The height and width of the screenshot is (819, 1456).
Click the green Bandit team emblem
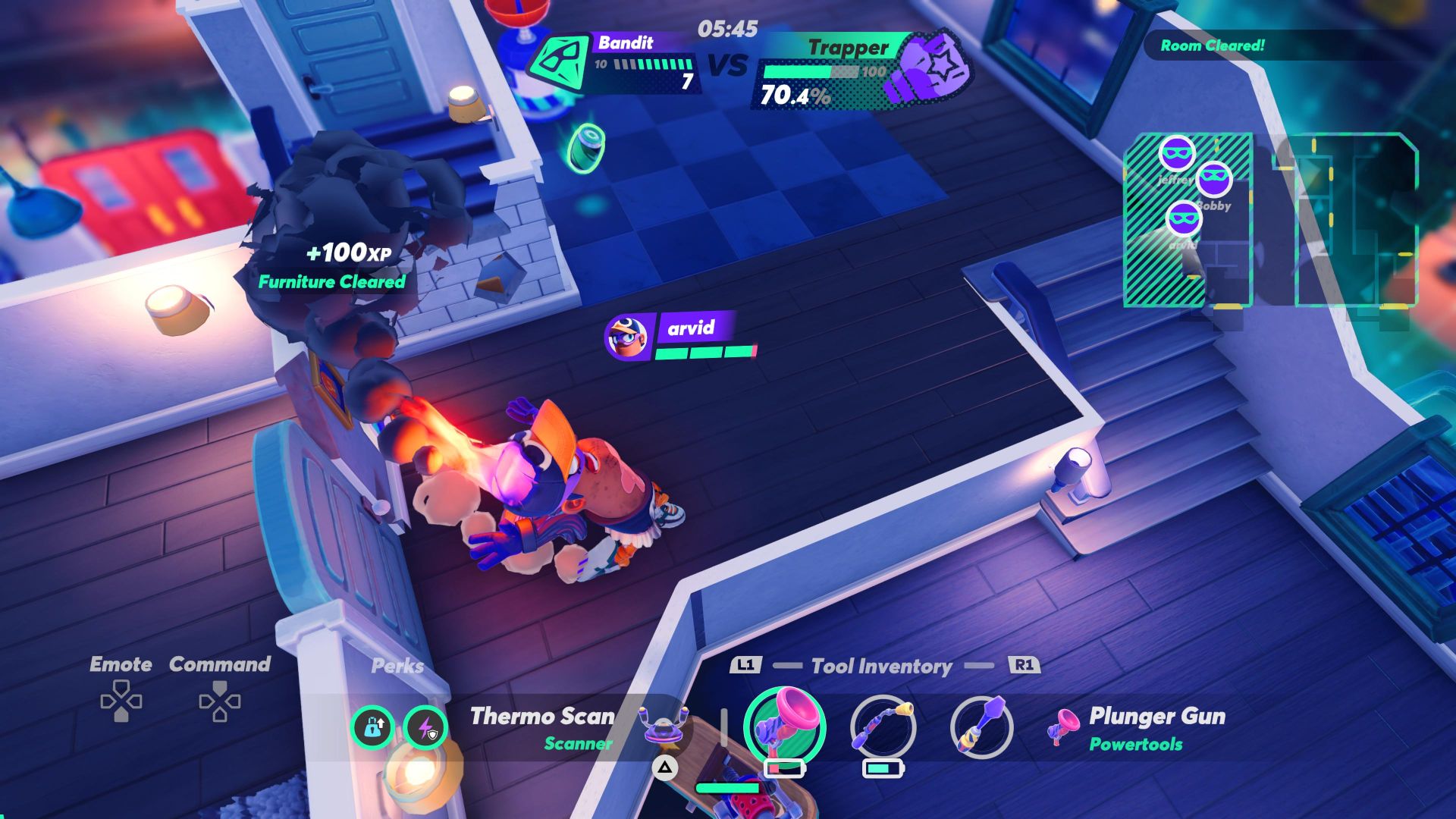560,62
